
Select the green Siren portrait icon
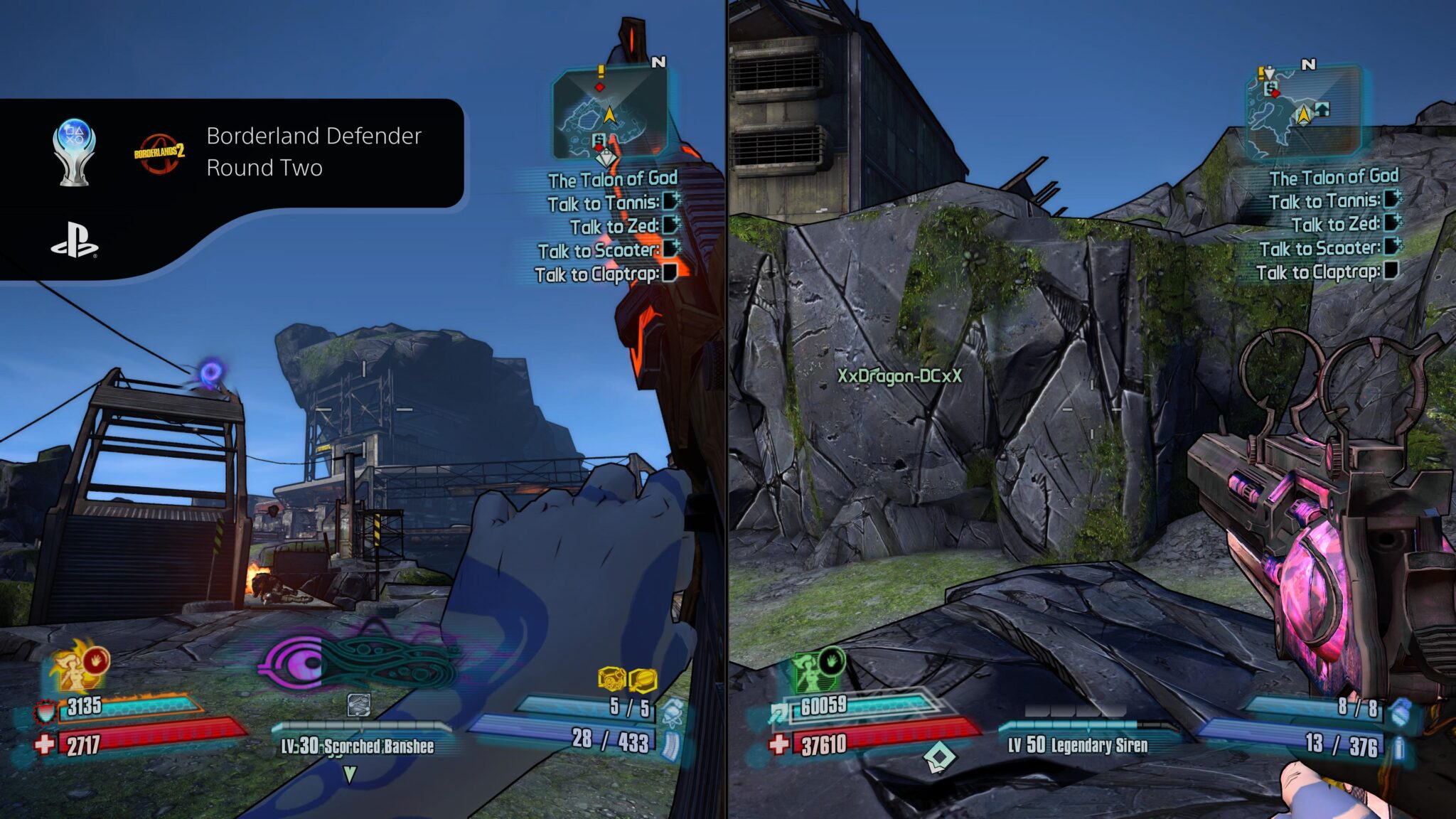[x=816, y=669]
